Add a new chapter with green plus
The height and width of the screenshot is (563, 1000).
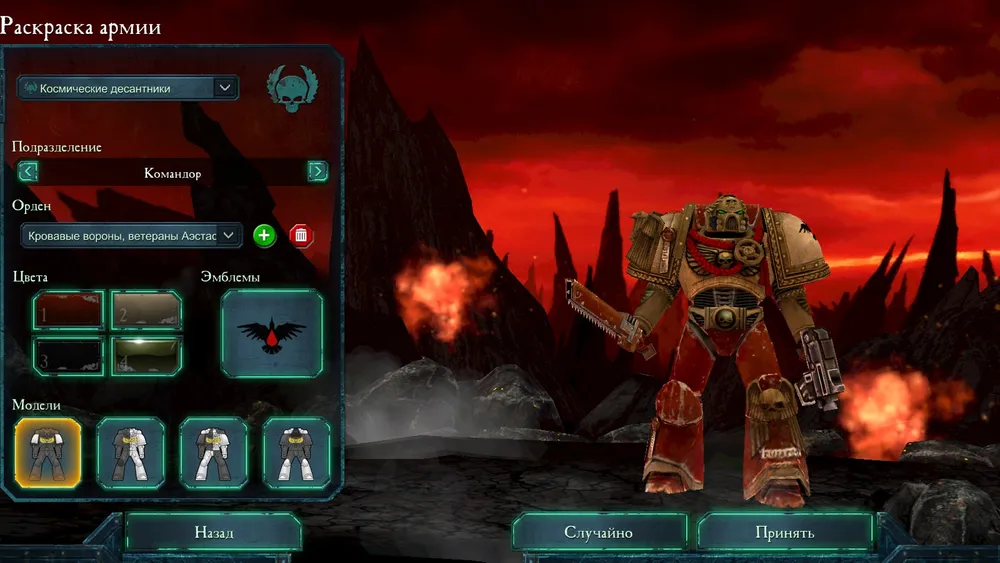coord(263,236)
